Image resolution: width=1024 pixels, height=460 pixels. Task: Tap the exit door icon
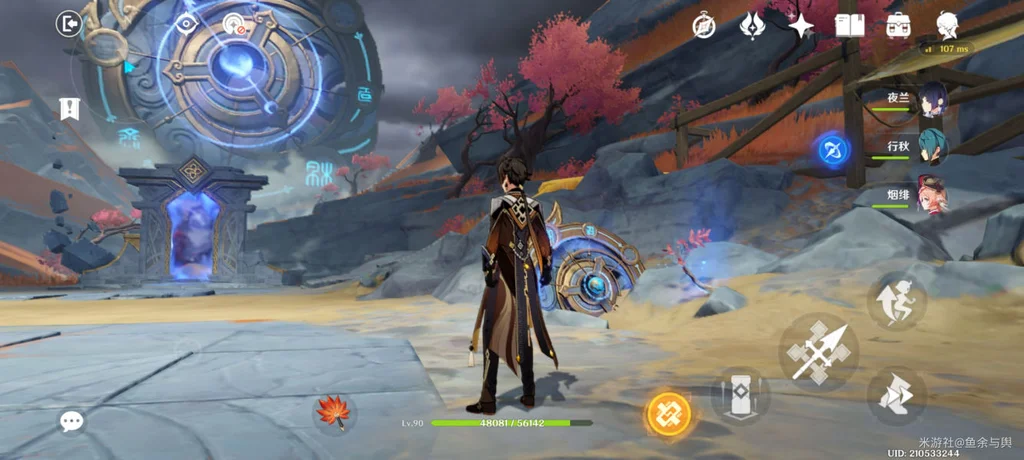click(68, 24)
